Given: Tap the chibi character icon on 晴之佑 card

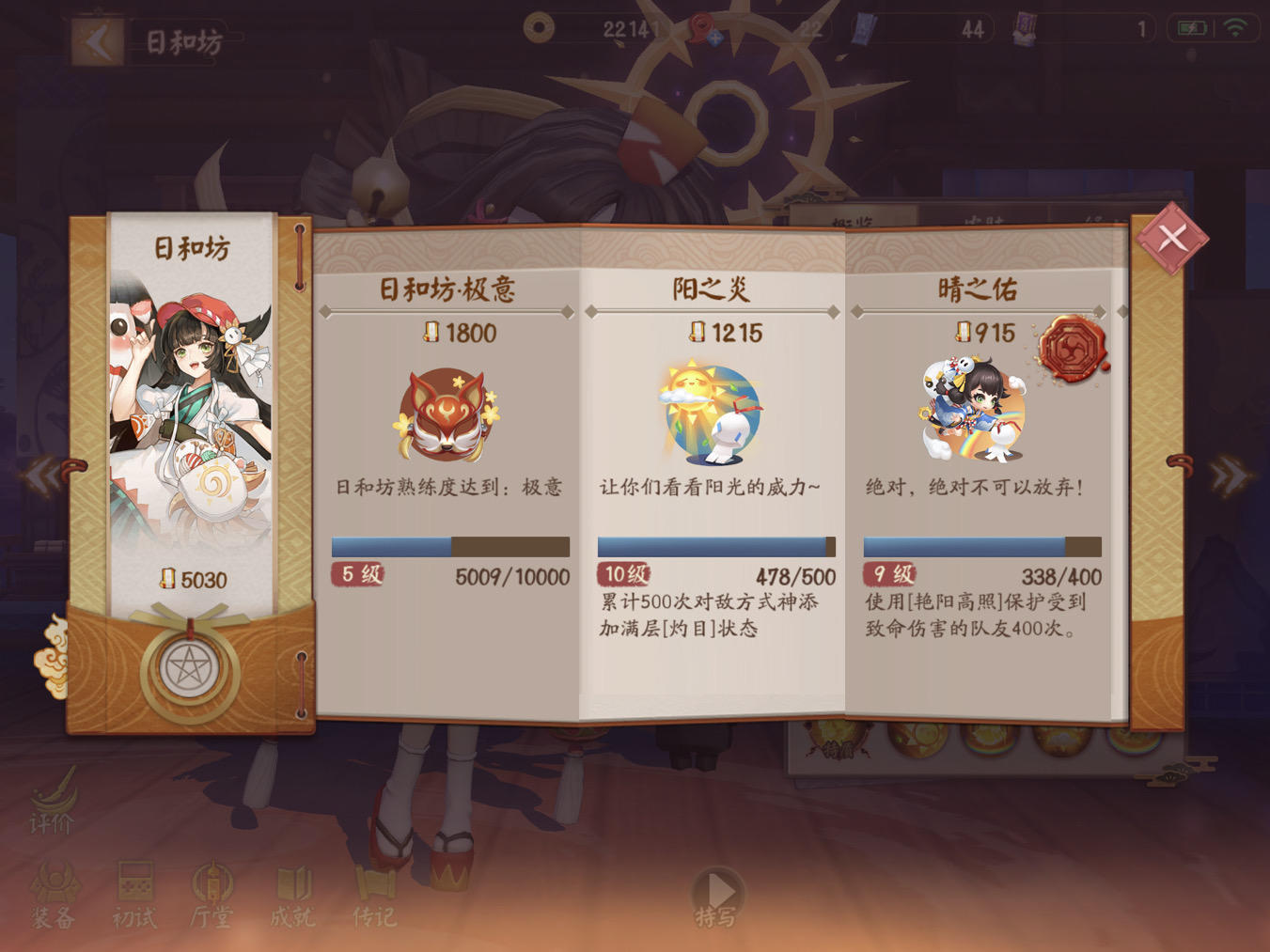Looking at the screenshot, I should click(x=971, y=411).
